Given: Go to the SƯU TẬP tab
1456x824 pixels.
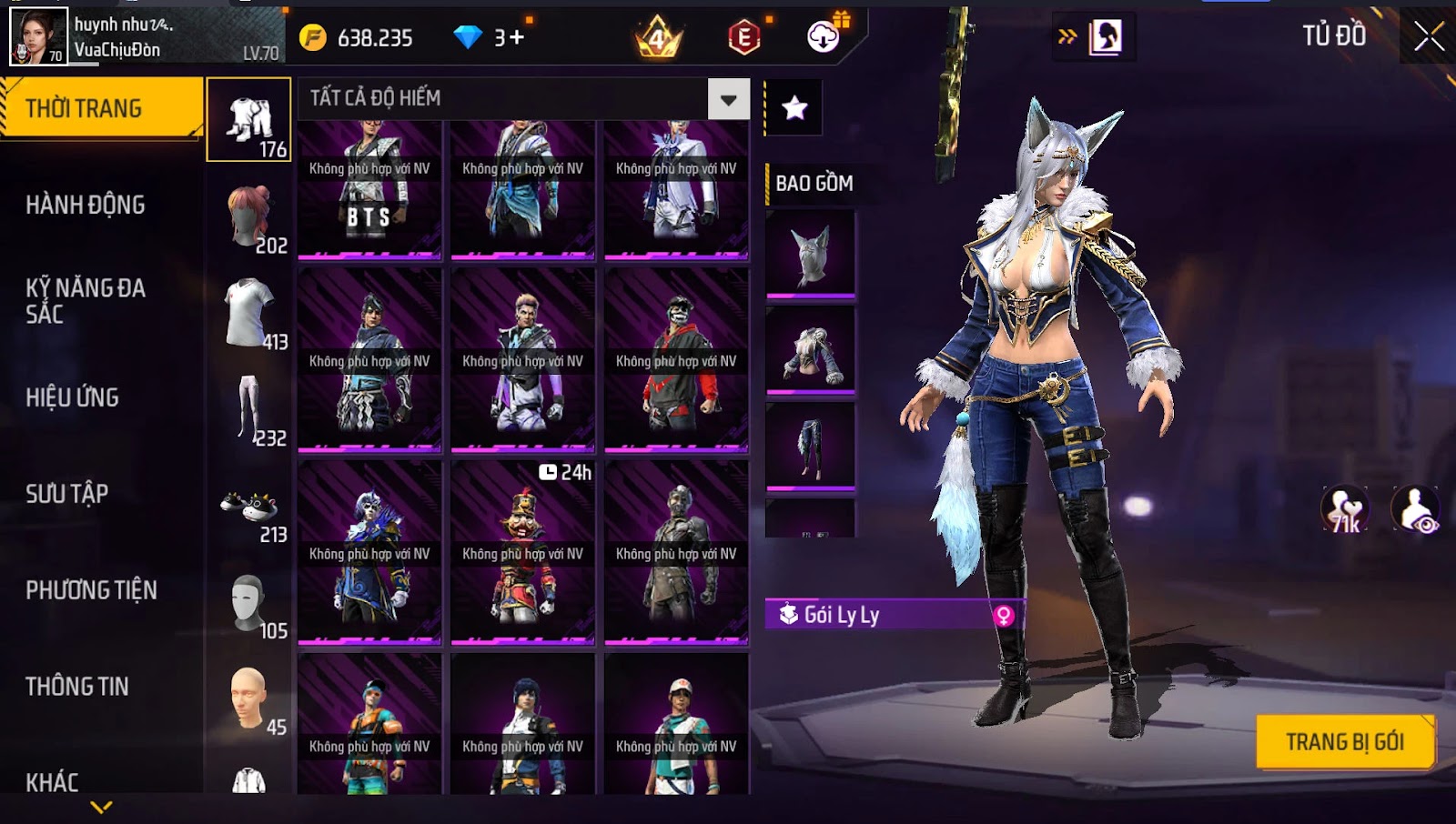Looking at the screenshot, I should pos(67,494).
